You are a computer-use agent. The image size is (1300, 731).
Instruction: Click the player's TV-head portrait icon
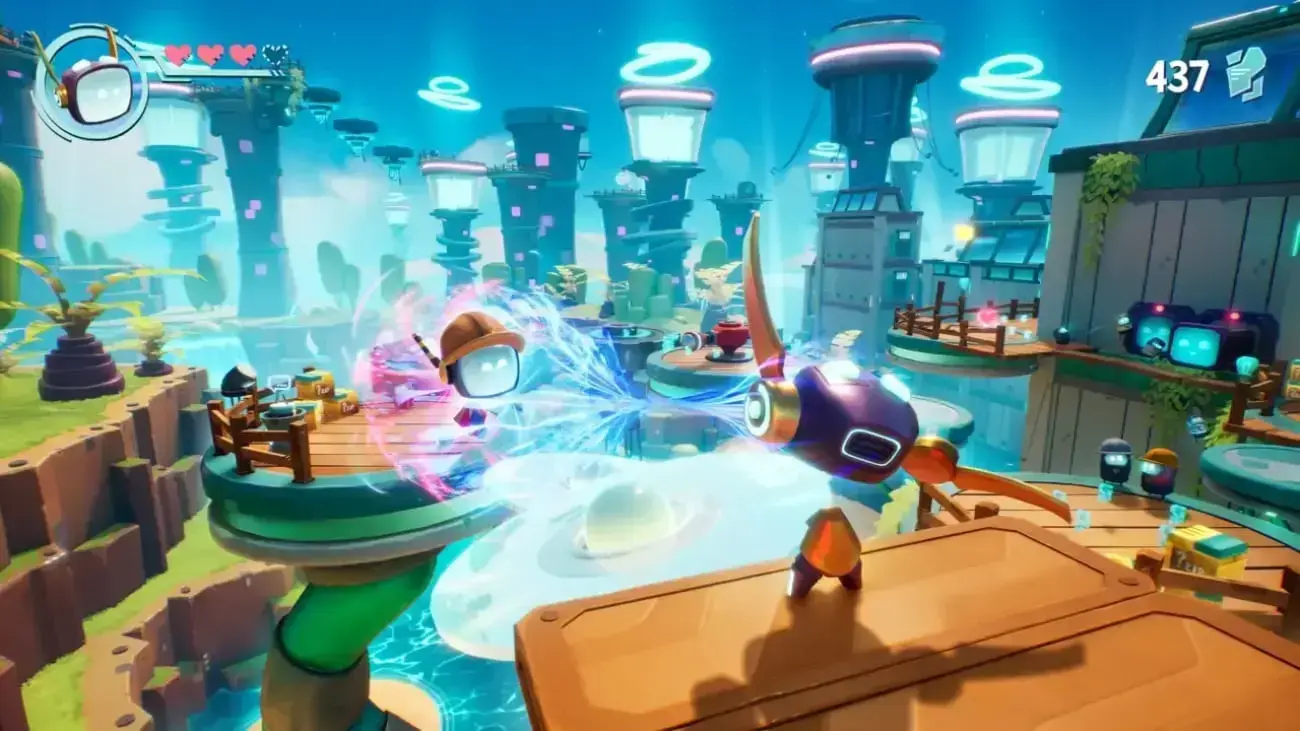point(103,91)
